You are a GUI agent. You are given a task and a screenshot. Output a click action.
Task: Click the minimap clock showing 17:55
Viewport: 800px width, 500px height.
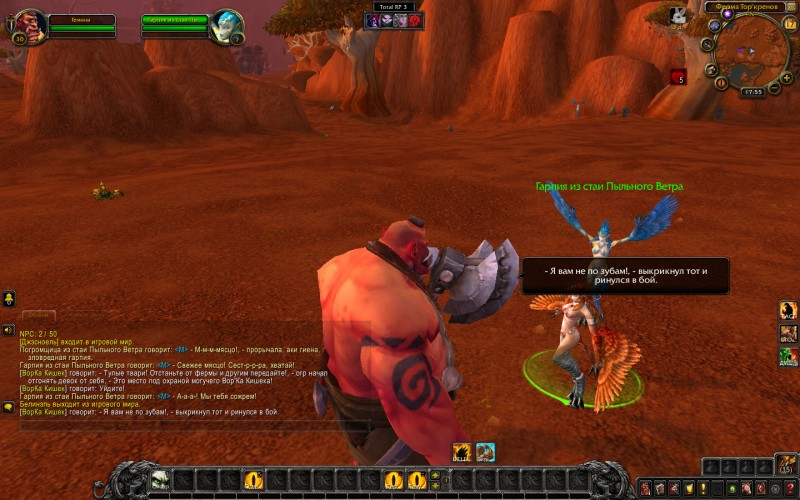point(752,92)
